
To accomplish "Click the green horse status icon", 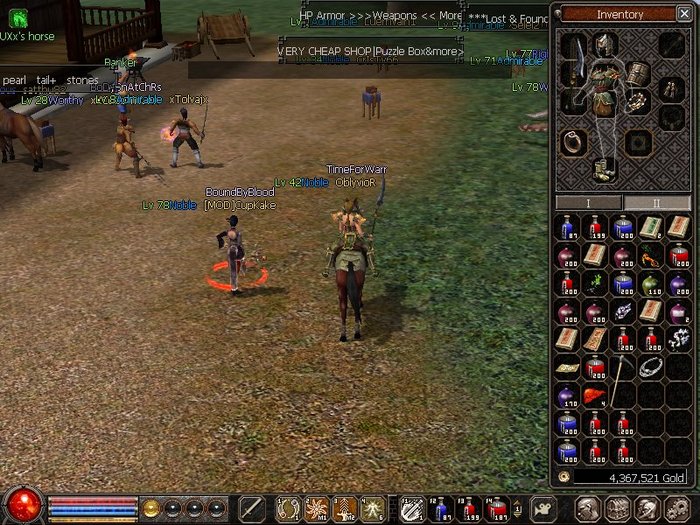I will click(18, 18).
